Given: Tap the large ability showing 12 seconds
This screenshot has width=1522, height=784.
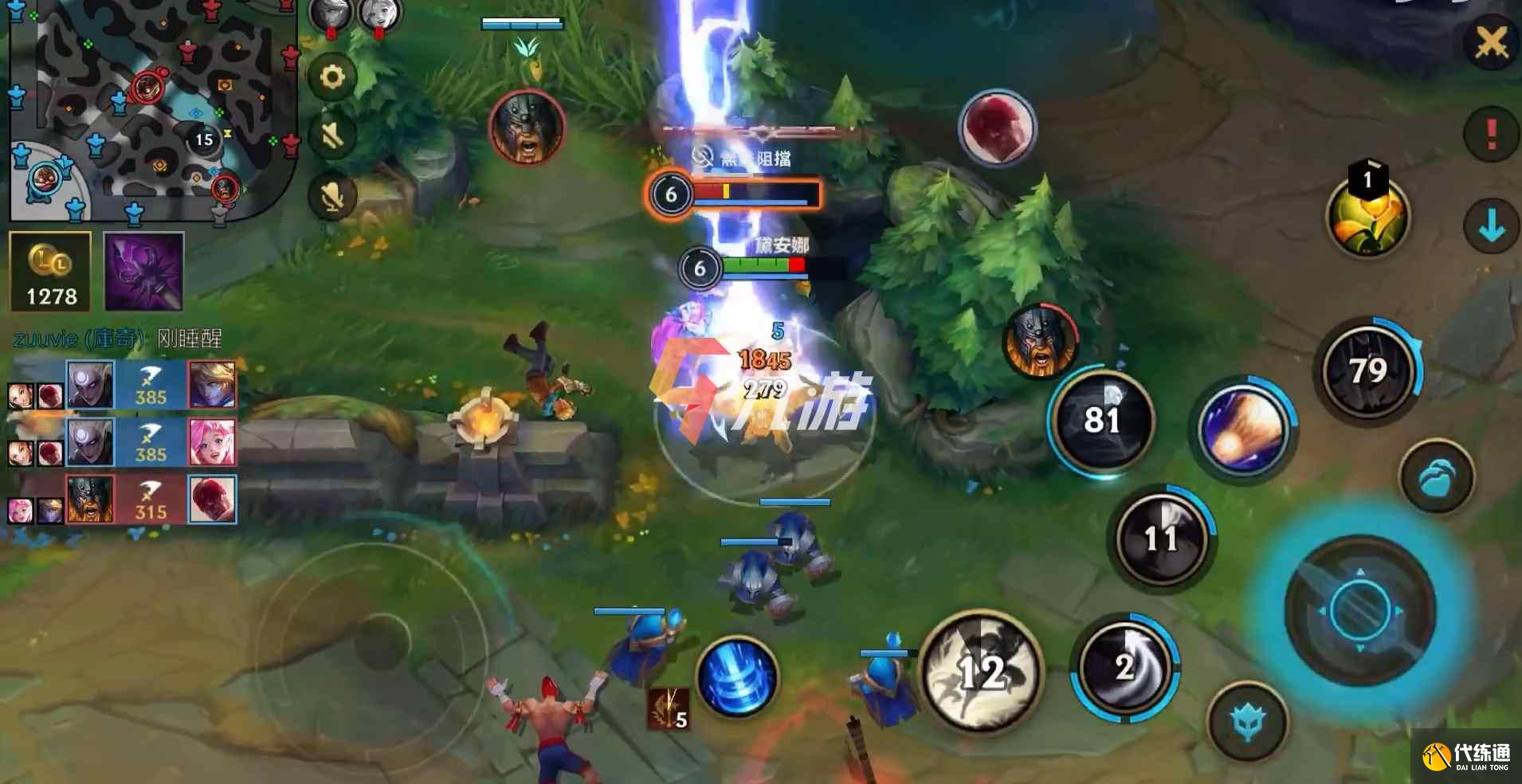Looking at the screenshot, I should click(982, 671).
